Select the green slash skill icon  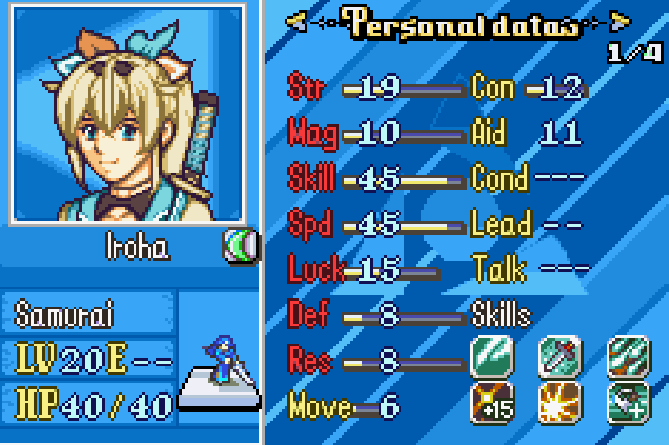491,354
